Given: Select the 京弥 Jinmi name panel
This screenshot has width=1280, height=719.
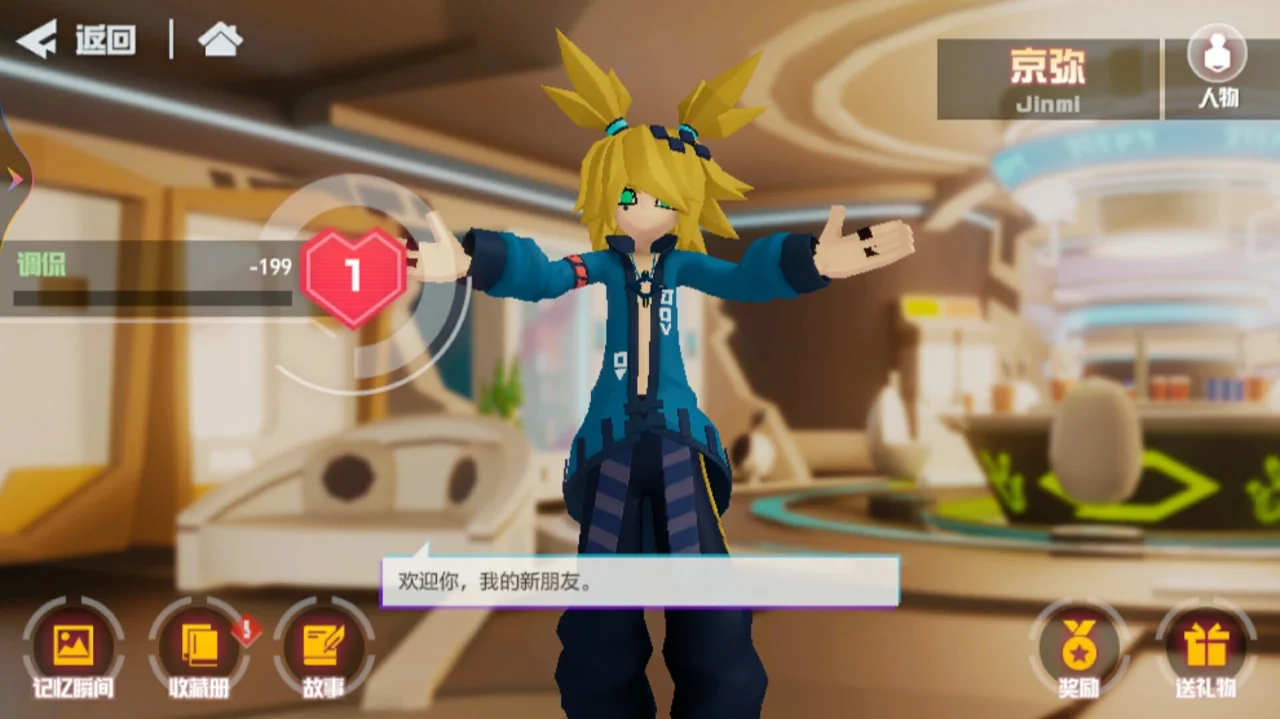Looking at the screenshot, I should coord(1047,78).
